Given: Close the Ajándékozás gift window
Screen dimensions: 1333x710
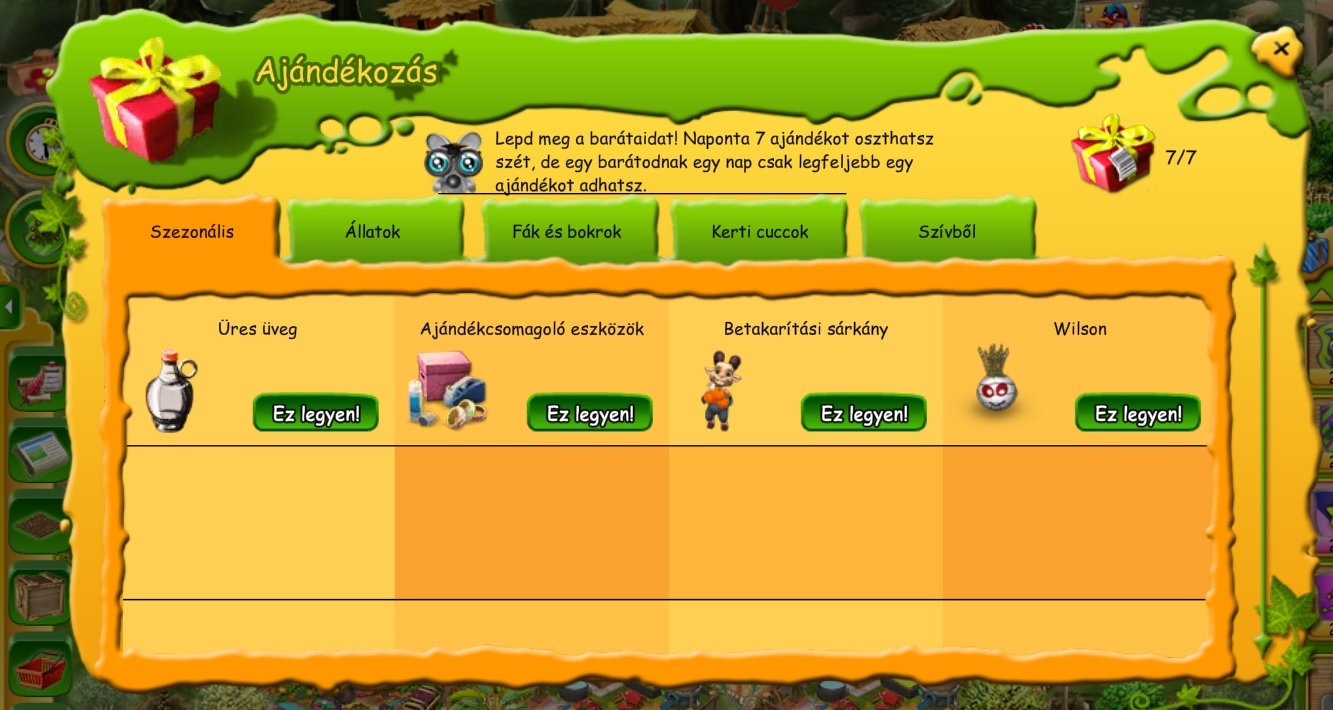Looking at the screenshot, I should click(1281, 49).
